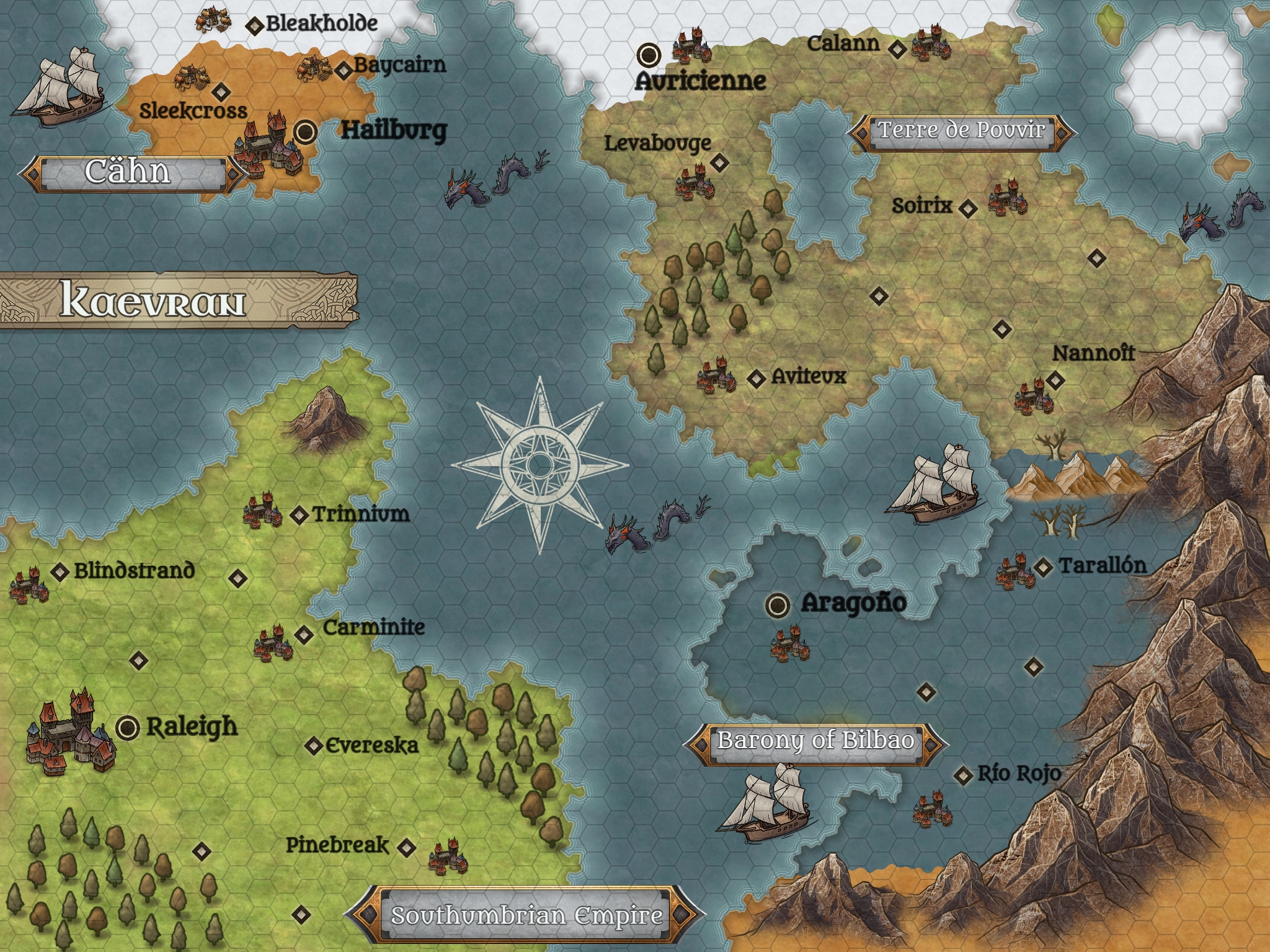This screenshot has width=1270, height=952.
Task: Select the Sleekcross town marker
Action: point(220,93)
